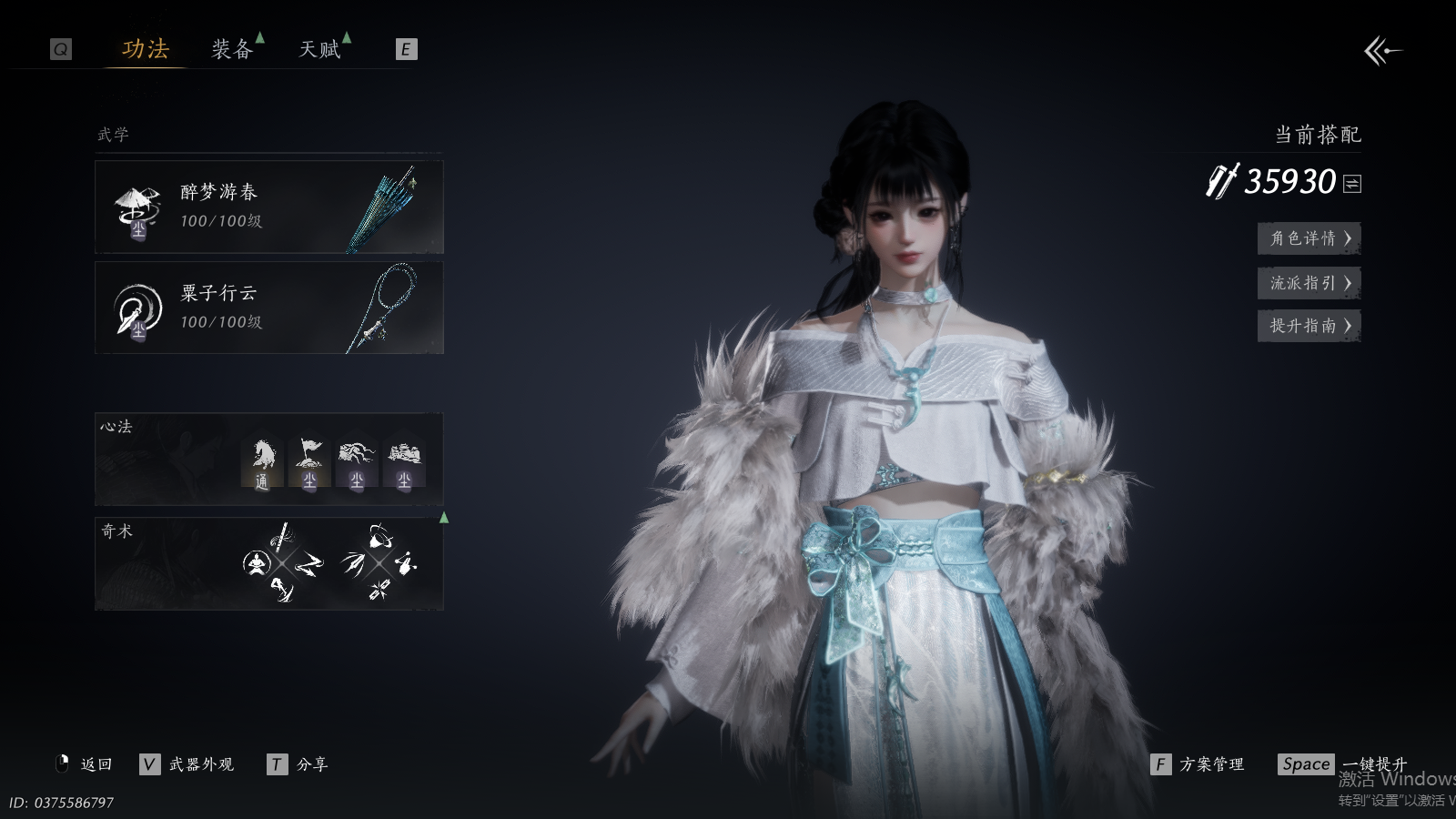The image size is (1456, 819).
Task: Open 角色详情 character details
Action: pyautogui.click(x=1309, y=238)
